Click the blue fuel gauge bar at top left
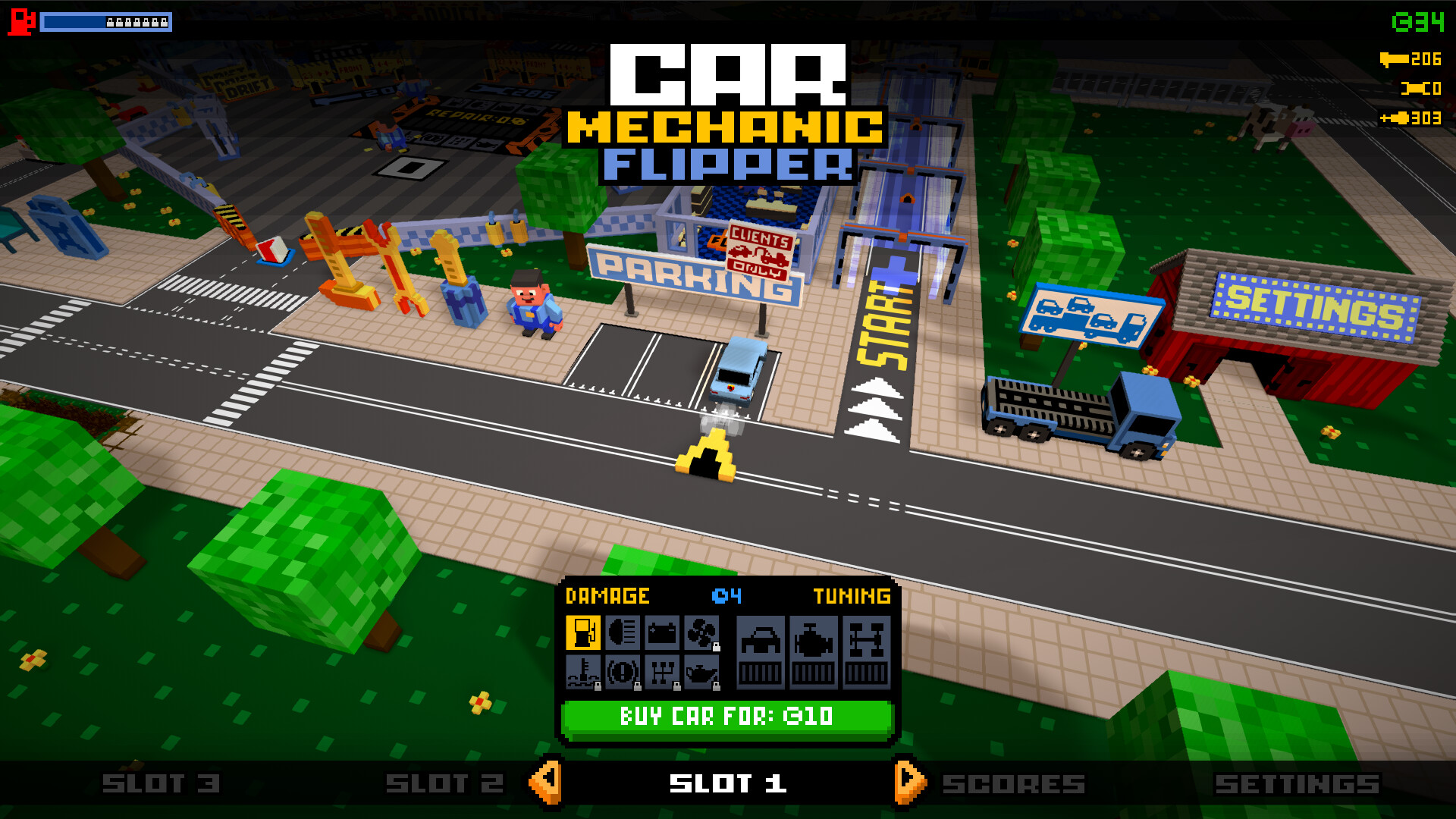Viewport: 1456px width, 819px height. (x=104, y=23)
